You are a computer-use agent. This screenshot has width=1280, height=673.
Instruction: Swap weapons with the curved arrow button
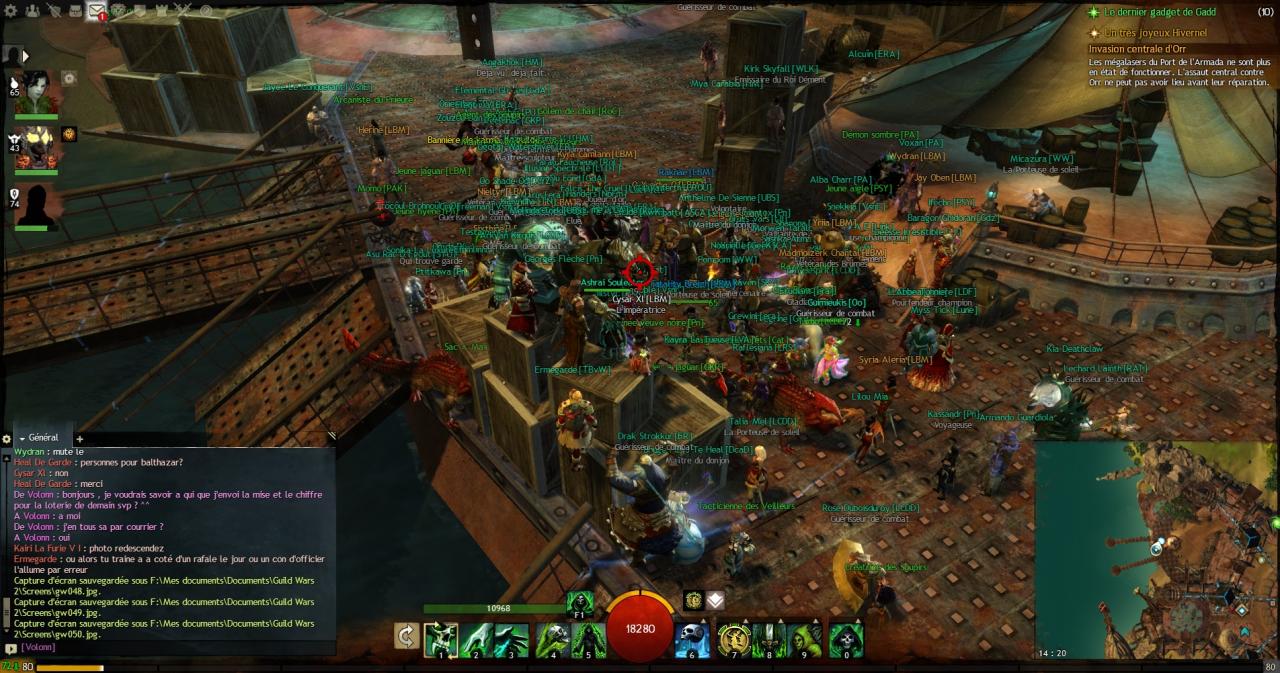407,637
